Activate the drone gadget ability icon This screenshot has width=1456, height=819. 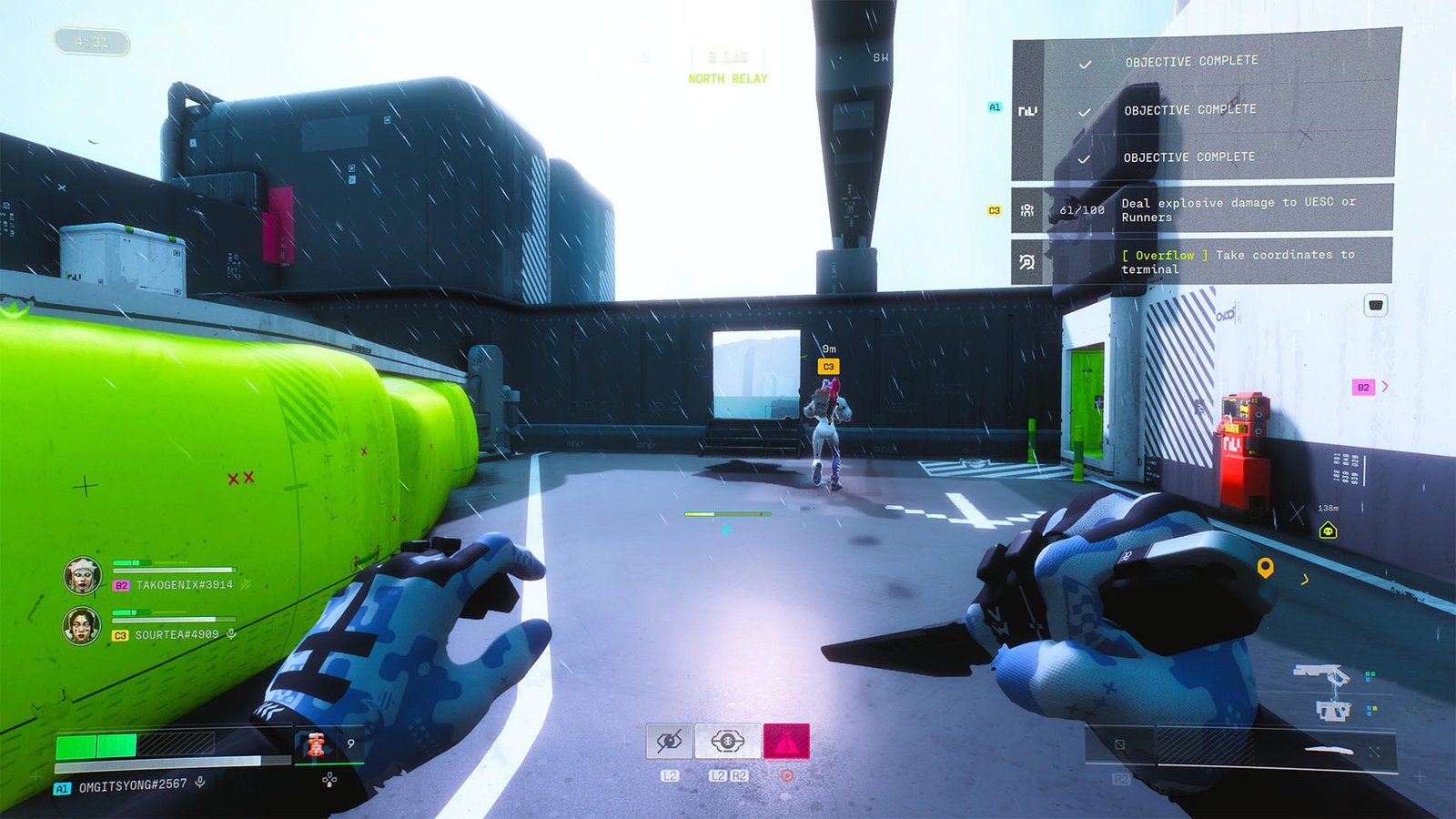[727, 741]
